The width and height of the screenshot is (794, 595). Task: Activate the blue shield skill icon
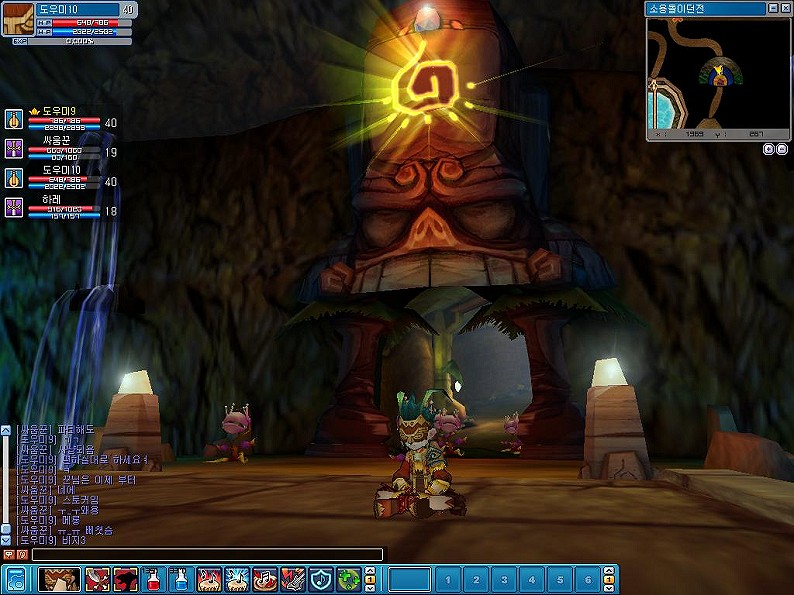(320, 579)
